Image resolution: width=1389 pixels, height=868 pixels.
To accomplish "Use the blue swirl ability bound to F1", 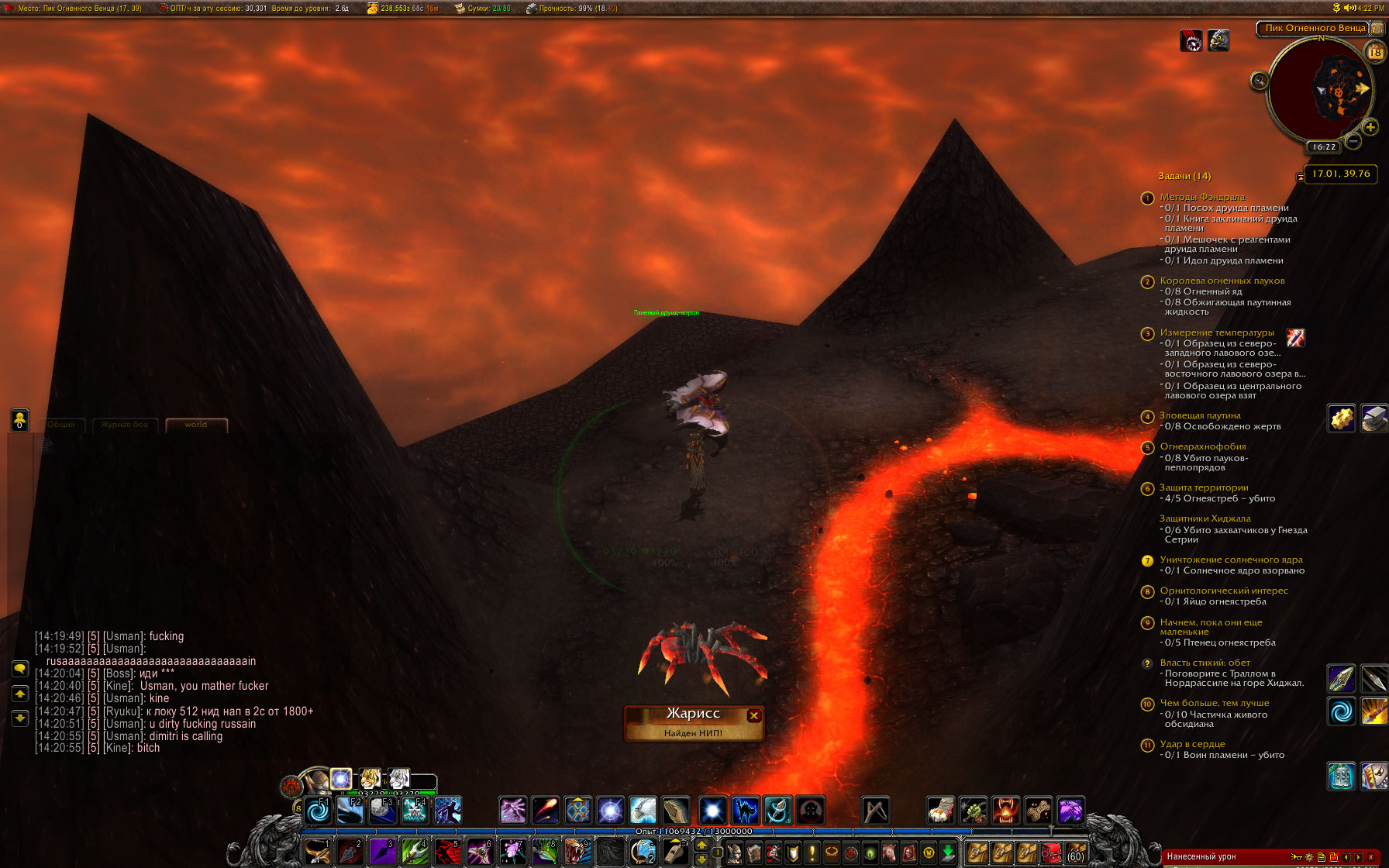I will point(318,811).
